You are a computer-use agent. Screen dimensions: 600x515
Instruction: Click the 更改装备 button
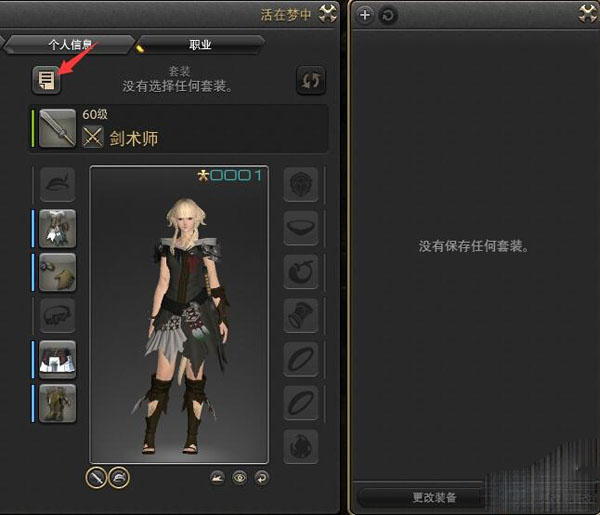(434, 497)
